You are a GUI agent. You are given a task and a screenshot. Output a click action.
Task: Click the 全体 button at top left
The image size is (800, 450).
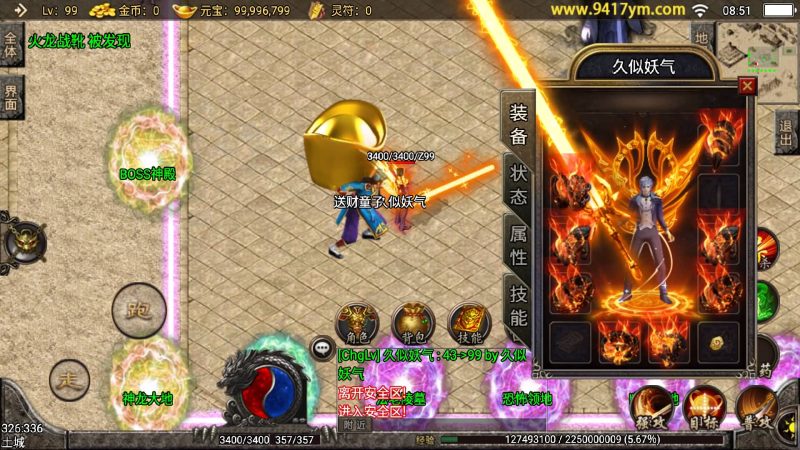click(x=11, y=45)
